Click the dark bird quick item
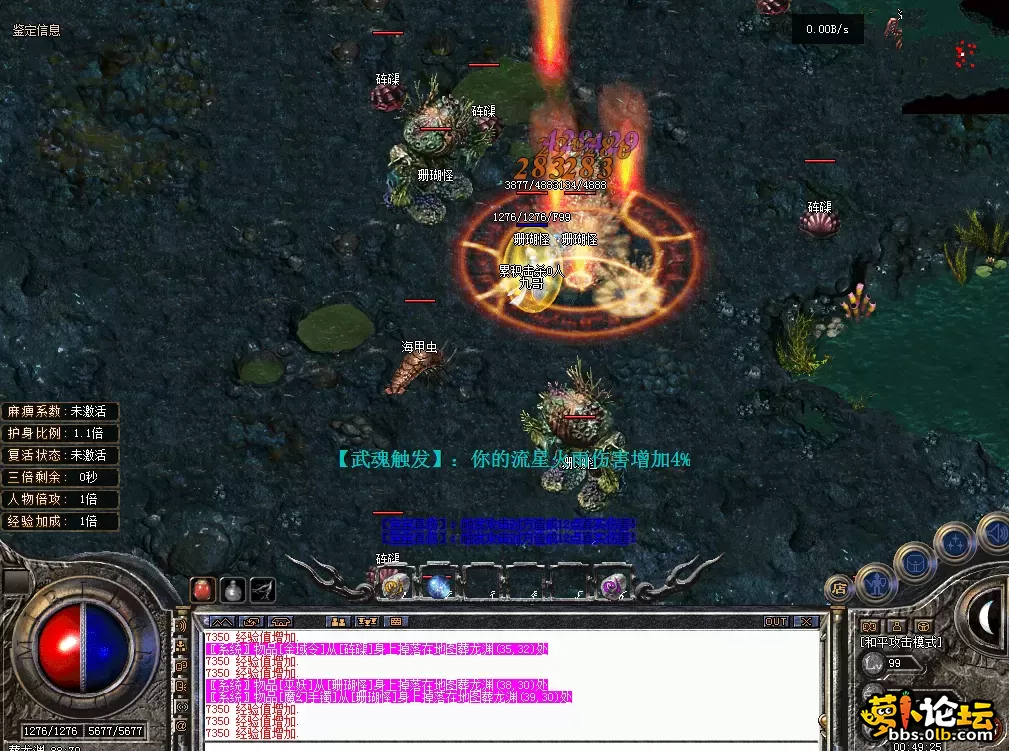 click(x=263, y=589)
